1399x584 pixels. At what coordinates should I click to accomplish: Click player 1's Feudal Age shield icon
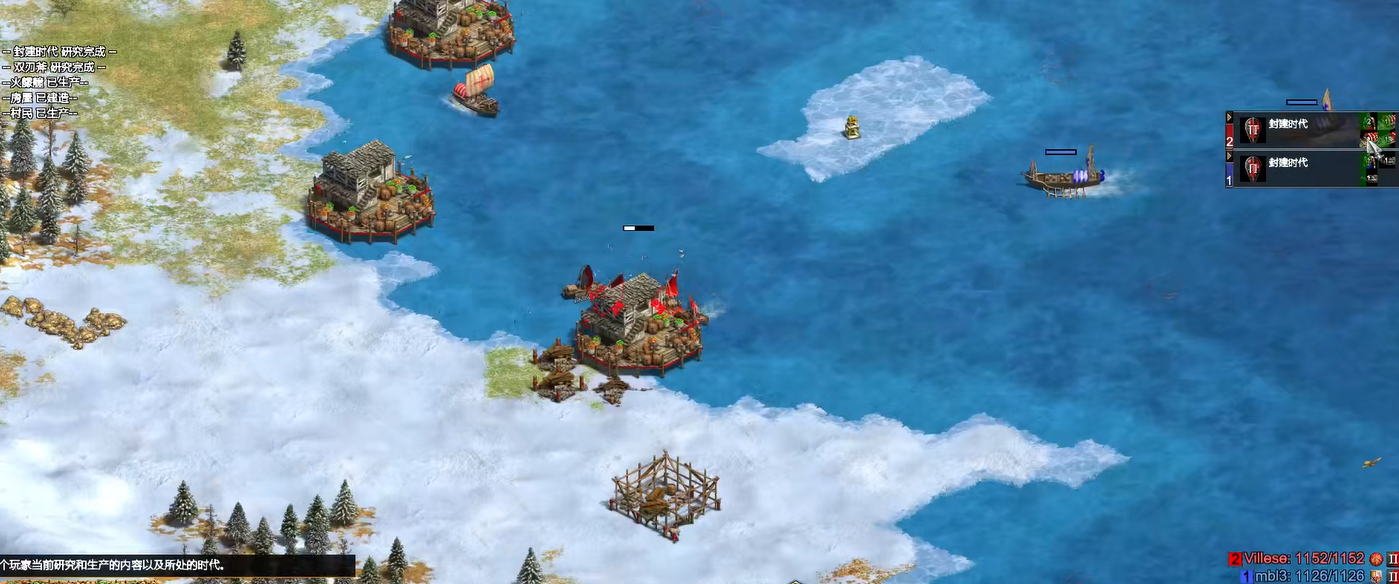[x=1253, y=168]
